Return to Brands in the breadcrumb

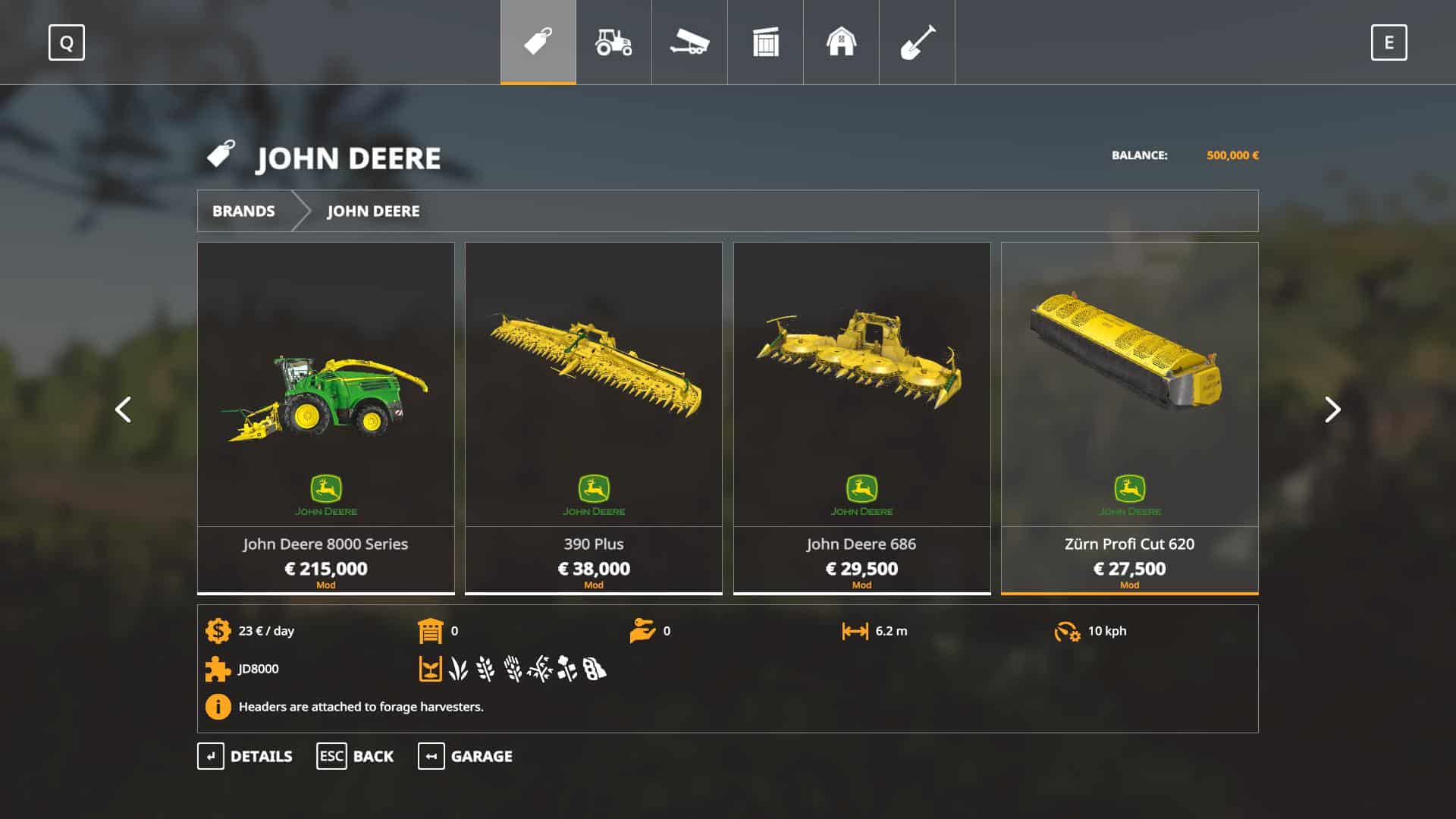tap(243, 211)
